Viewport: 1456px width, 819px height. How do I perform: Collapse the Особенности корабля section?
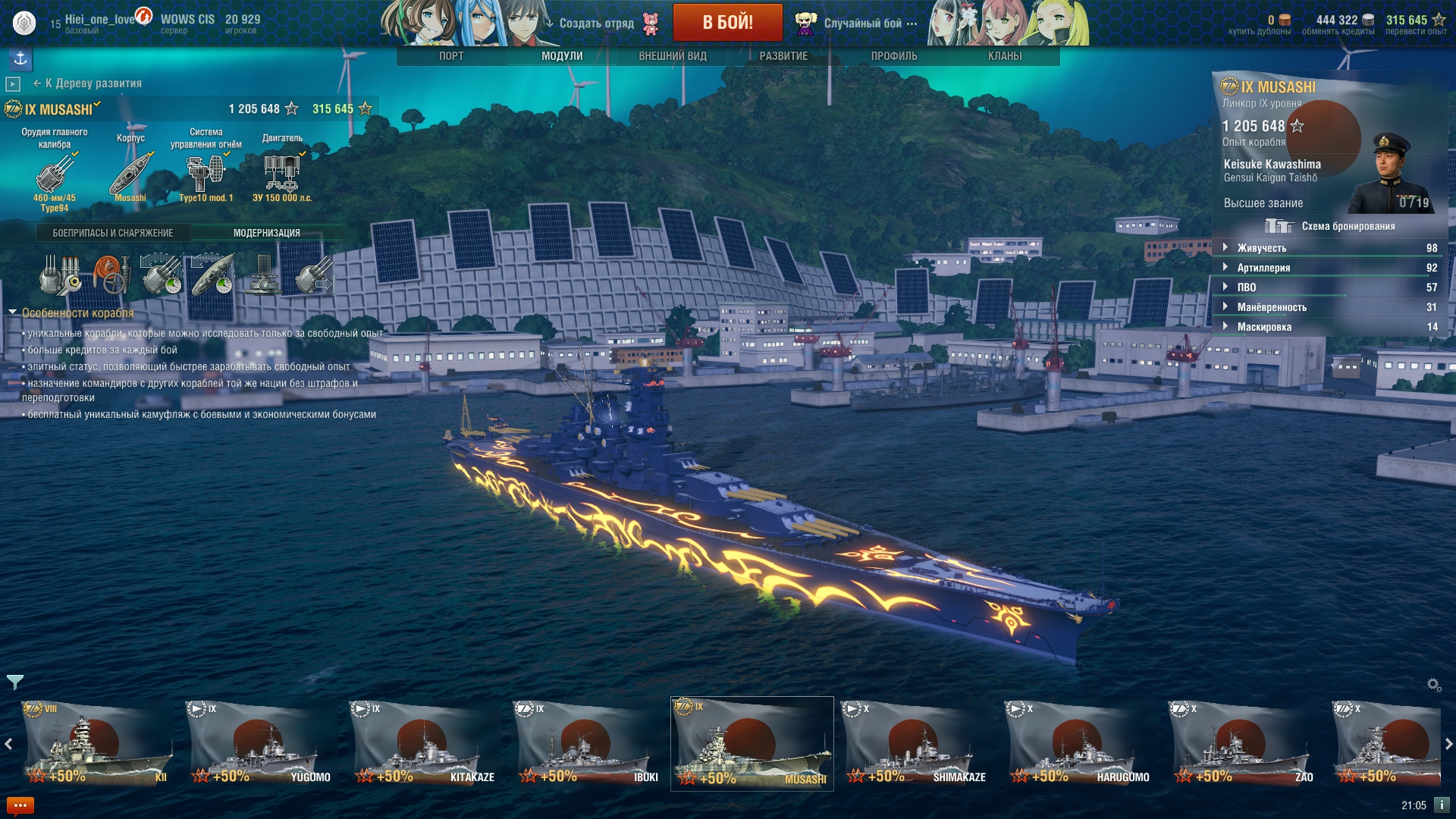(13, 312)
